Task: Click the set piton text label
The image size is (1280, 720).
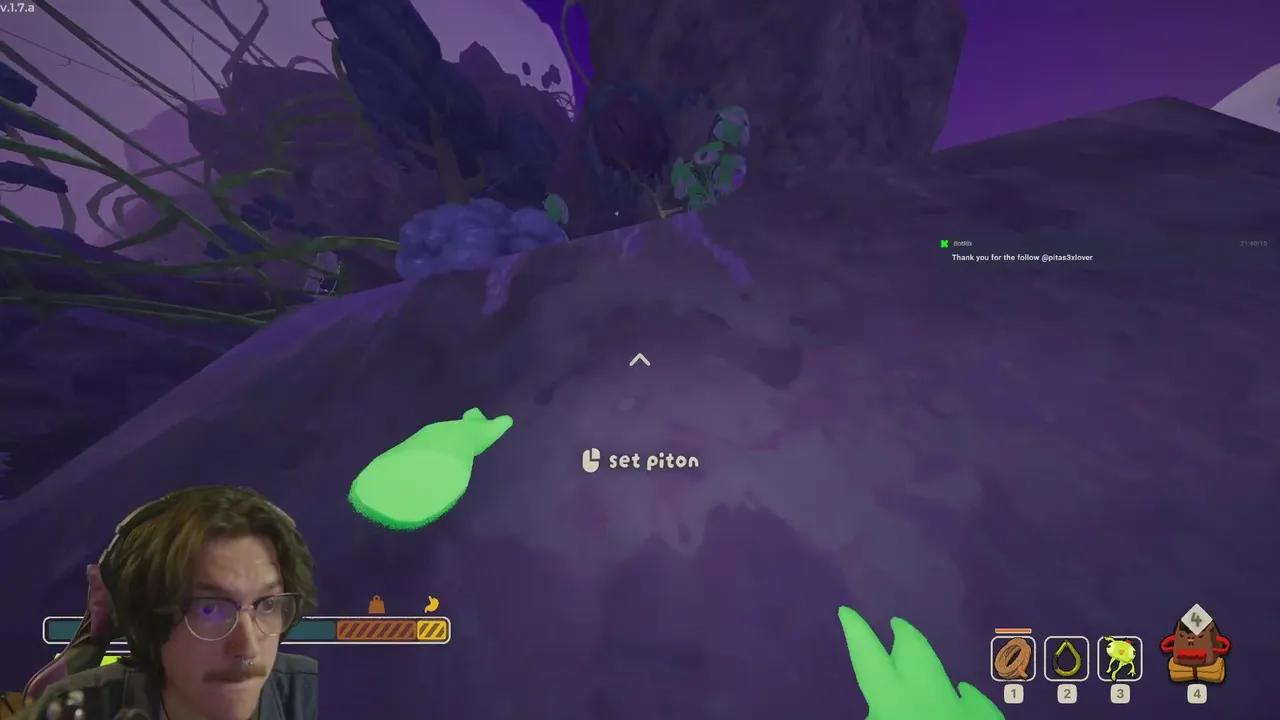Action: tap(653, 461)
